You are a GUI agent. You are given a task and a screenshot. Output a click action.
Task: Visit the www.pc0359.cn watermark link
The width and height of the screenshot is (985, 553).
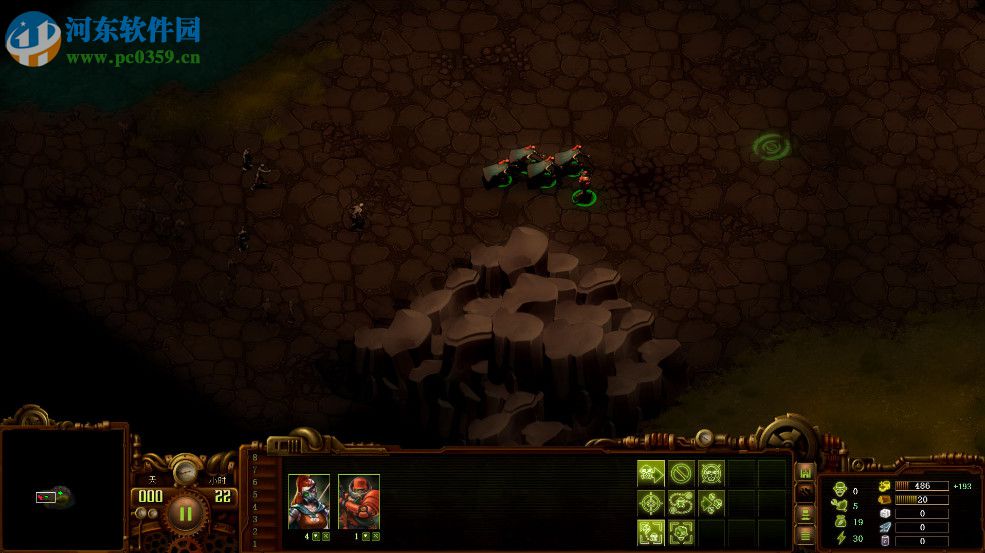pos(133,58)
